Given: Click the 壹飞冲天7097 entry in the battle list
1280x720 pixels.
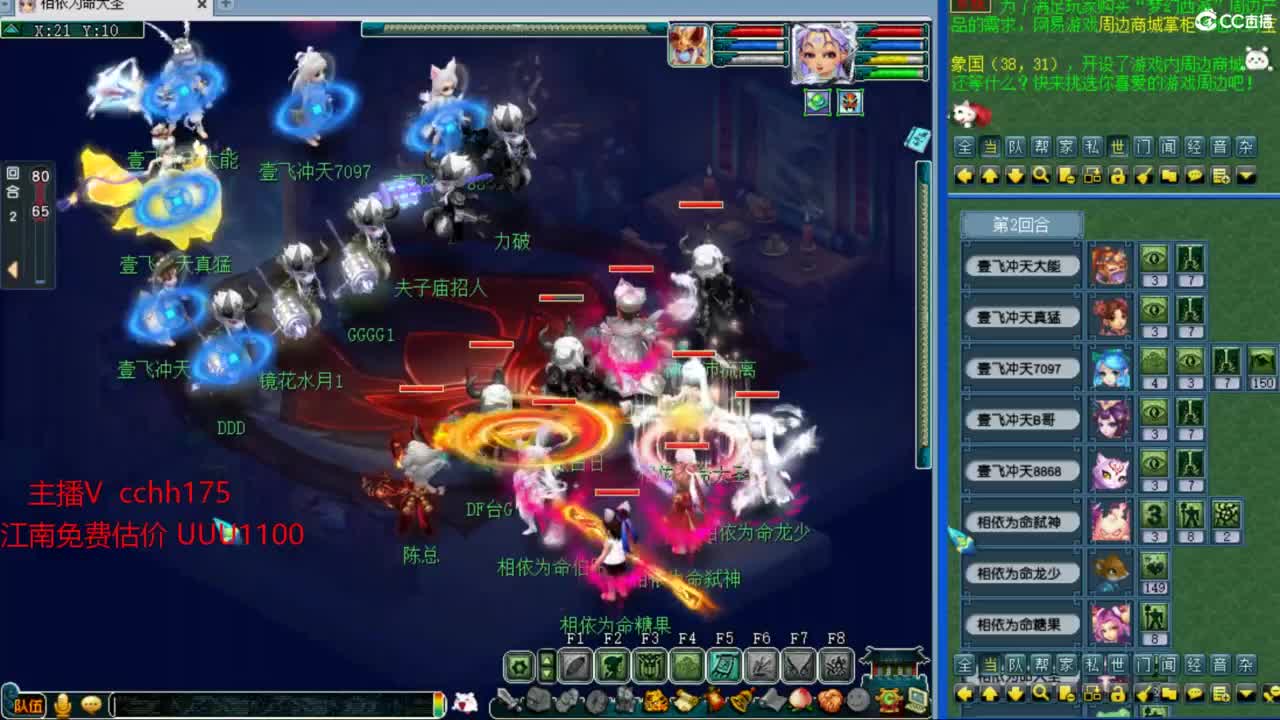Looking at the screenshot, I should (1020, 369).
